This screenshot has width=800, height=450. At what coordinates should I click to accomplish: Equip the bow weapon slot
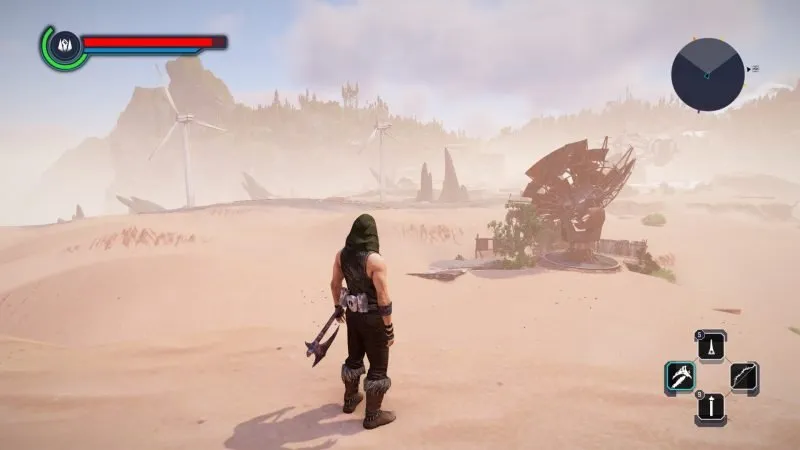coord(742,377)
